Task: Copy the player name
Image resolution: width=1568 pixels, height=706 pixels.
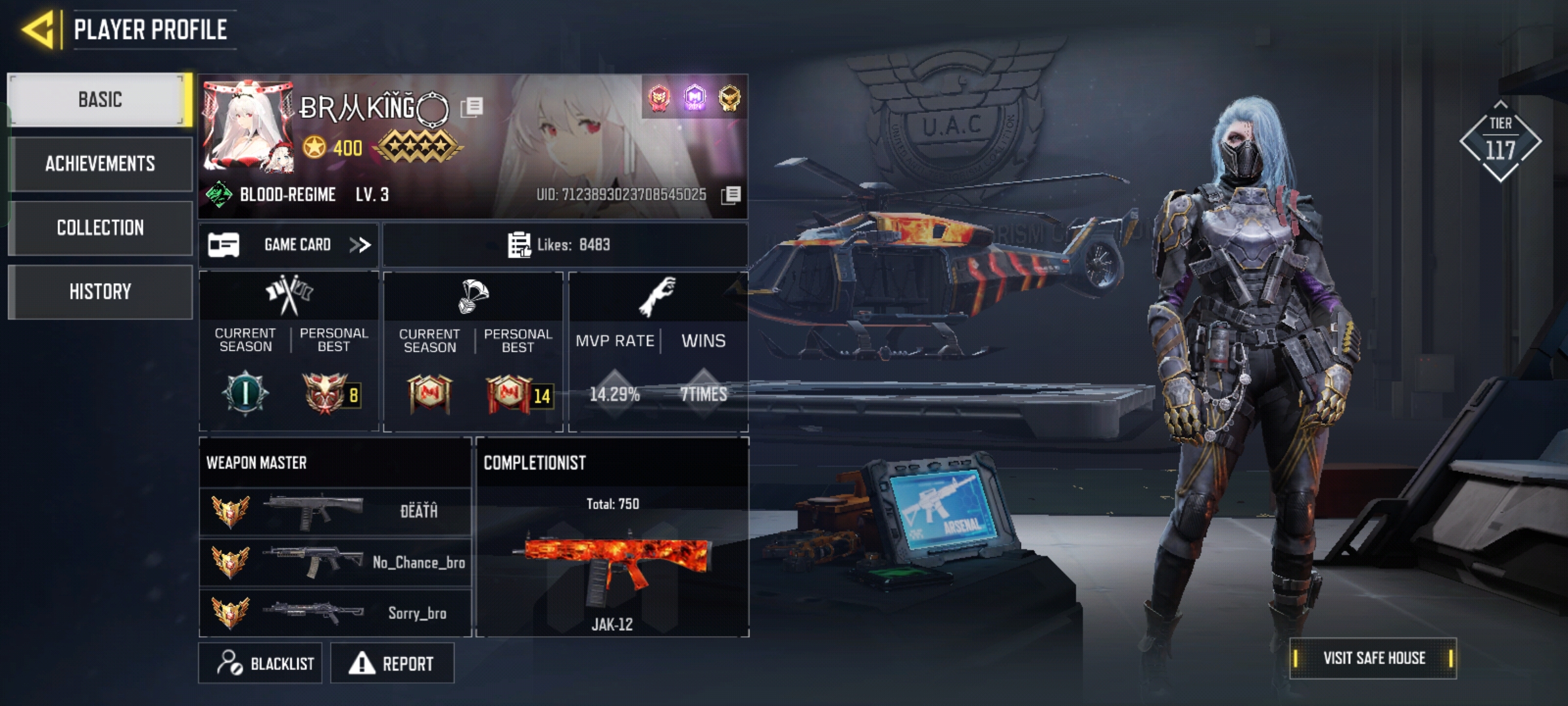Action: point(472,107)
